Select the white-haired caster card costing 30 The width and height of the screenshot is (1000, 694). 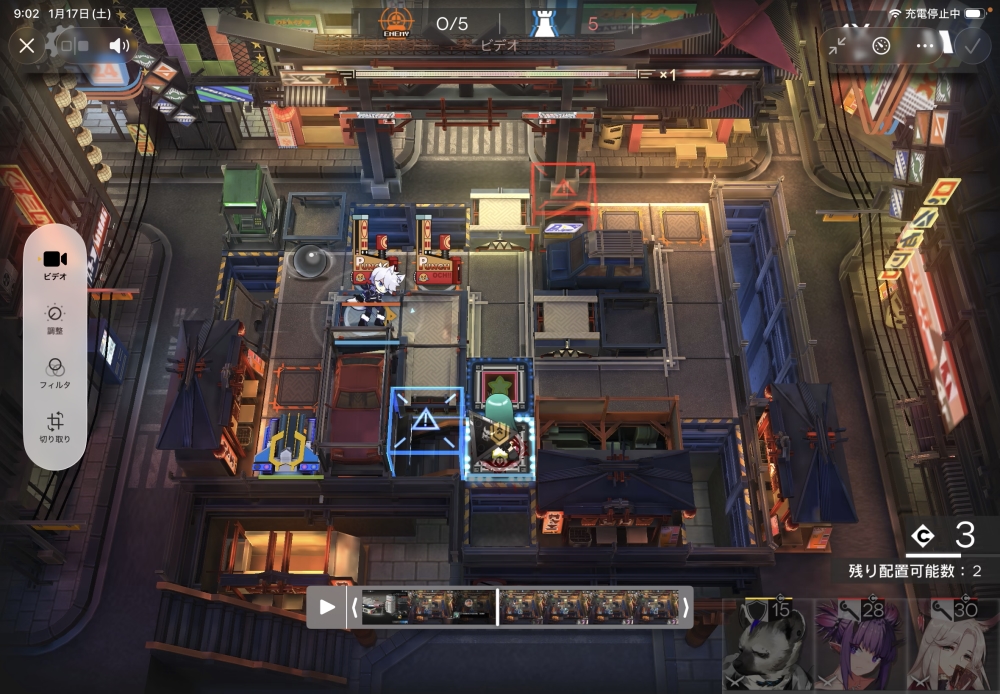[953, 647]
